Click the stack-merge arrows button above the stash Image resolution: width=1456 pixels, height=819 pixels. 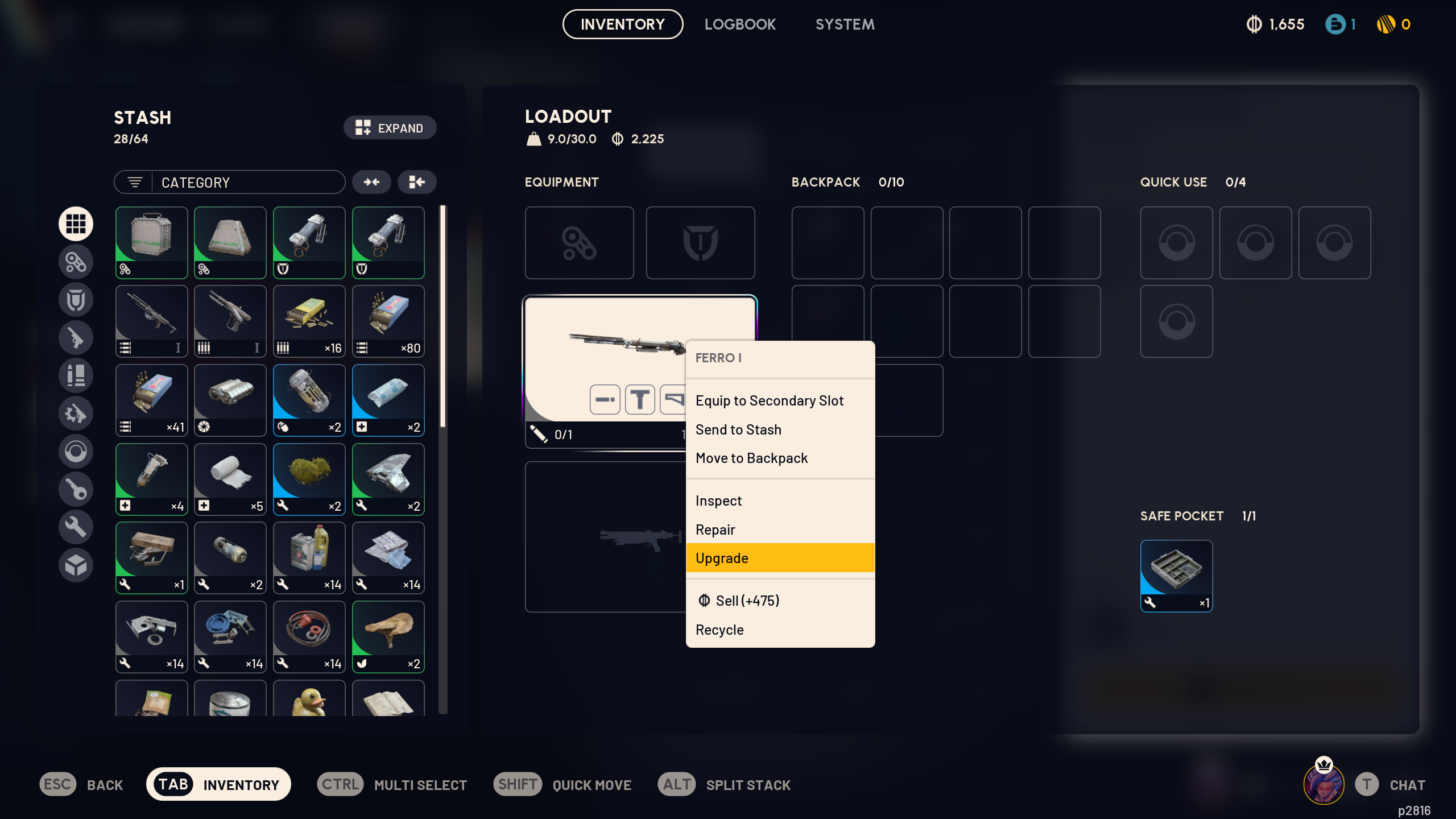click(x=372, y=182)
